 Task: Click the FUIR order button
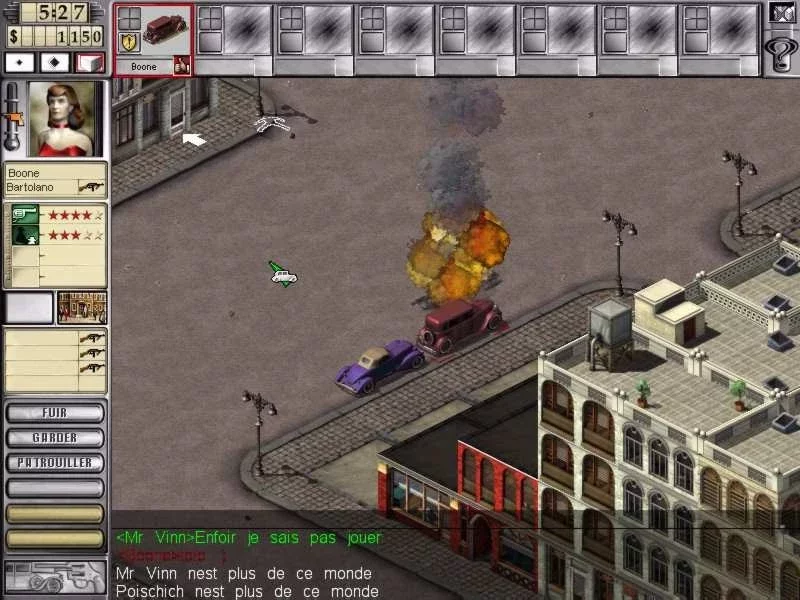55,412
